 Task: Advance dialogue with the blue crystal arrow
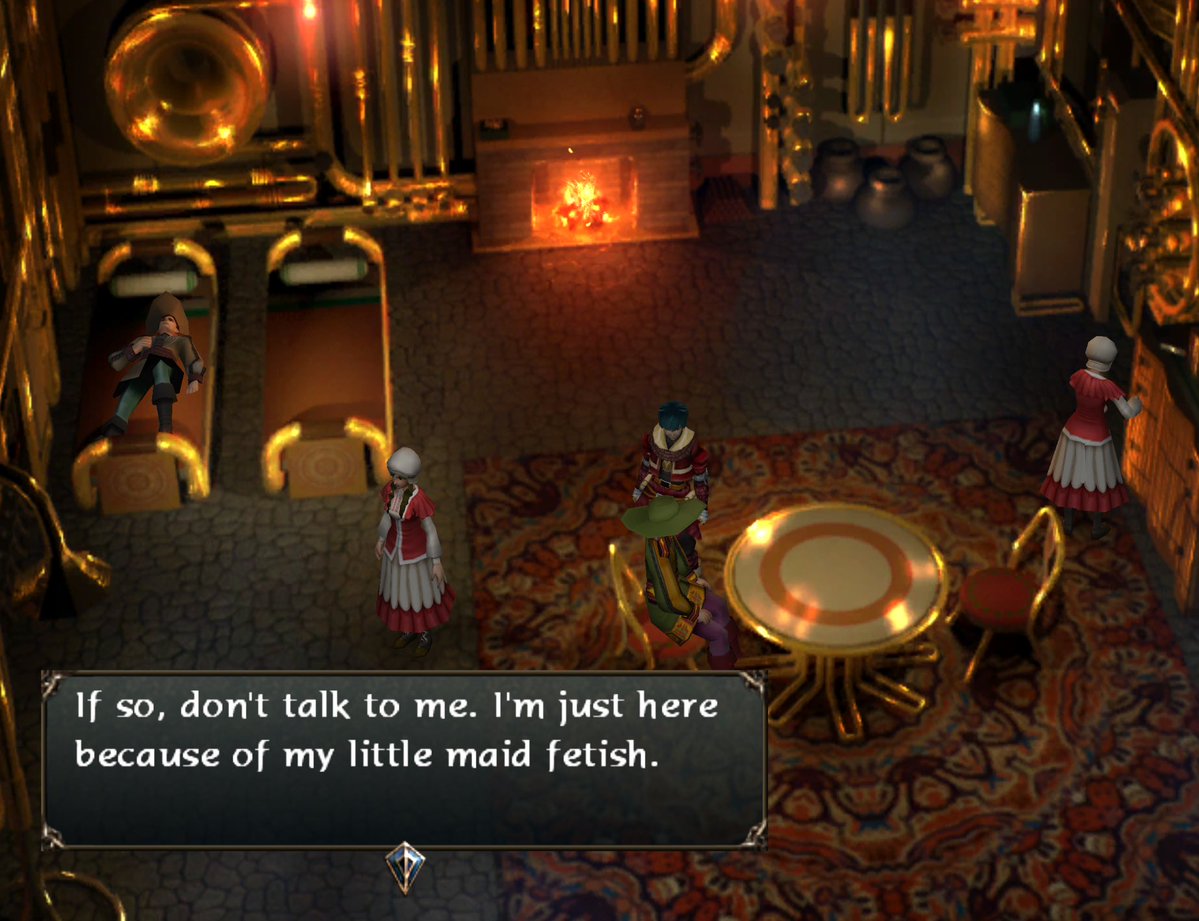click(x=405, y=867)
